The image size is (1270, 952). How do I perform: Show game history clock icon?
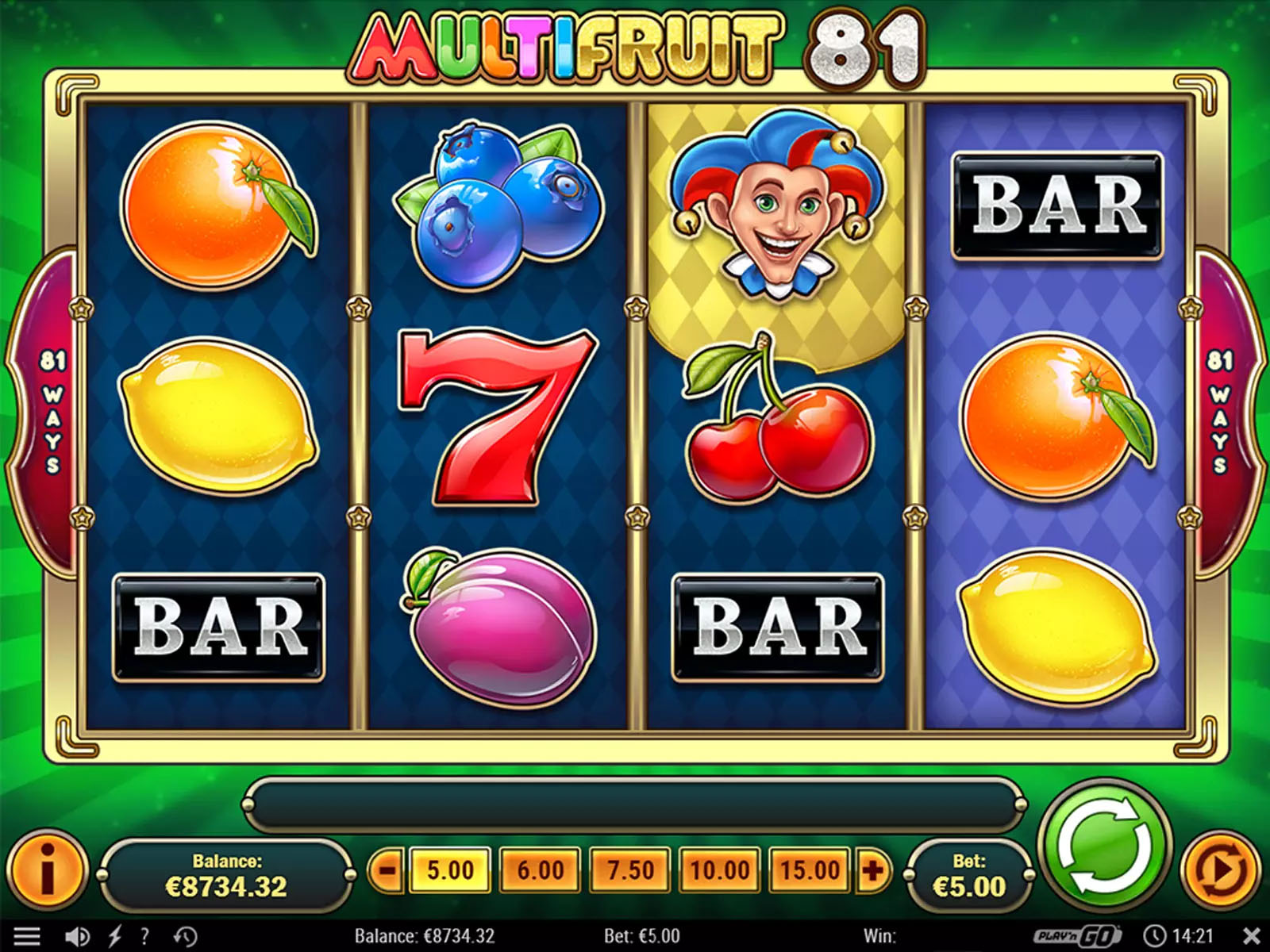185,936
